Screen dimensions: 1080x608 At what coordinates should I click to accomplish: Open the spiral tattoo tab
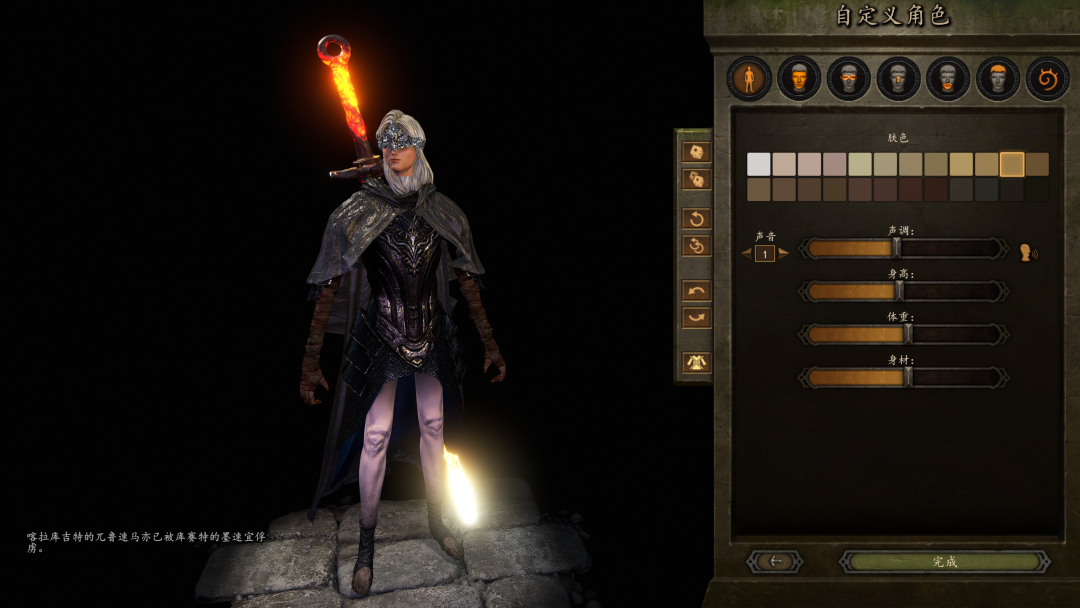pyautogui.click(x=1047, y=79)
